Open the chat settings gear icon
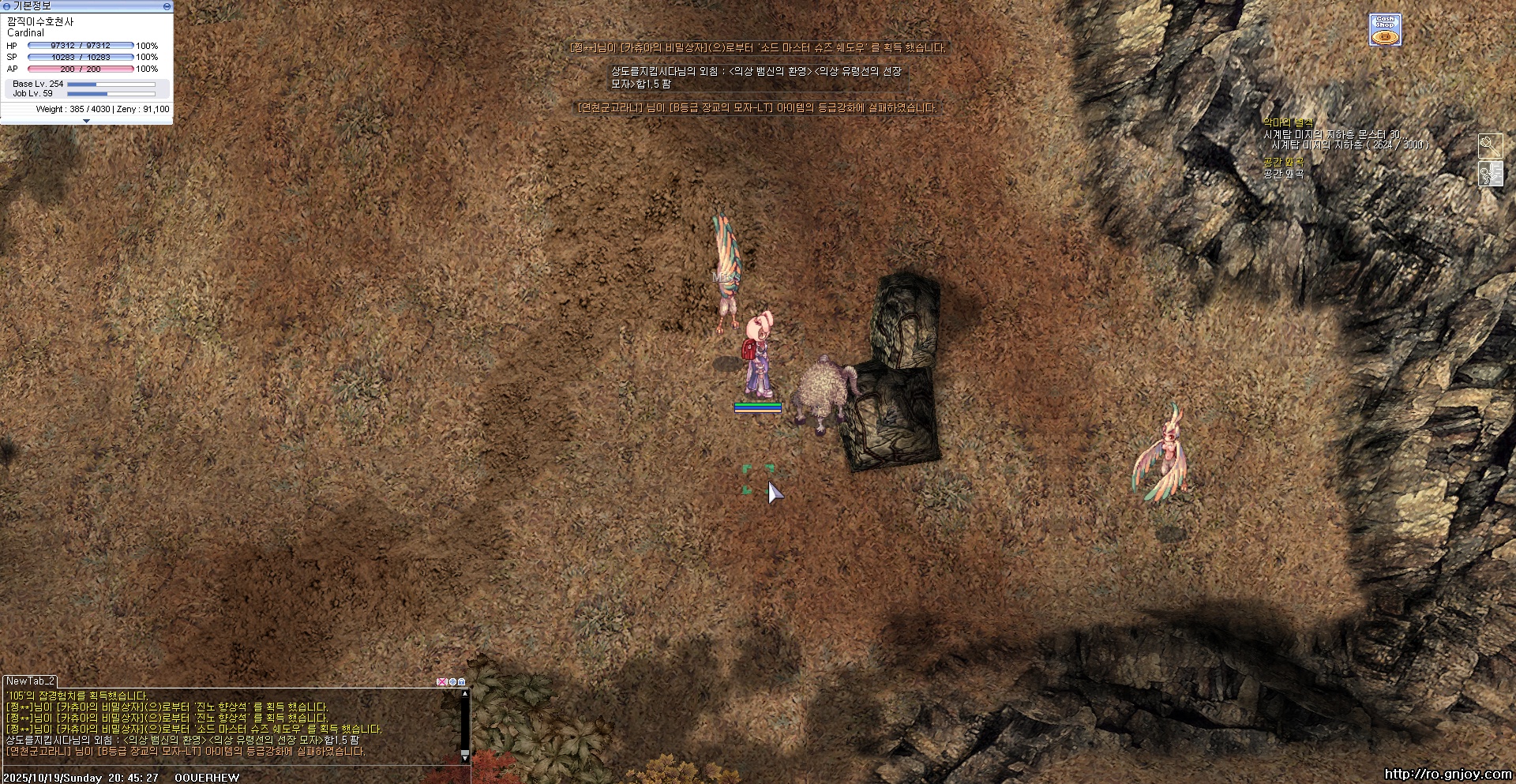Screen dimensions: 1516x784 click(x=452, y=682)
